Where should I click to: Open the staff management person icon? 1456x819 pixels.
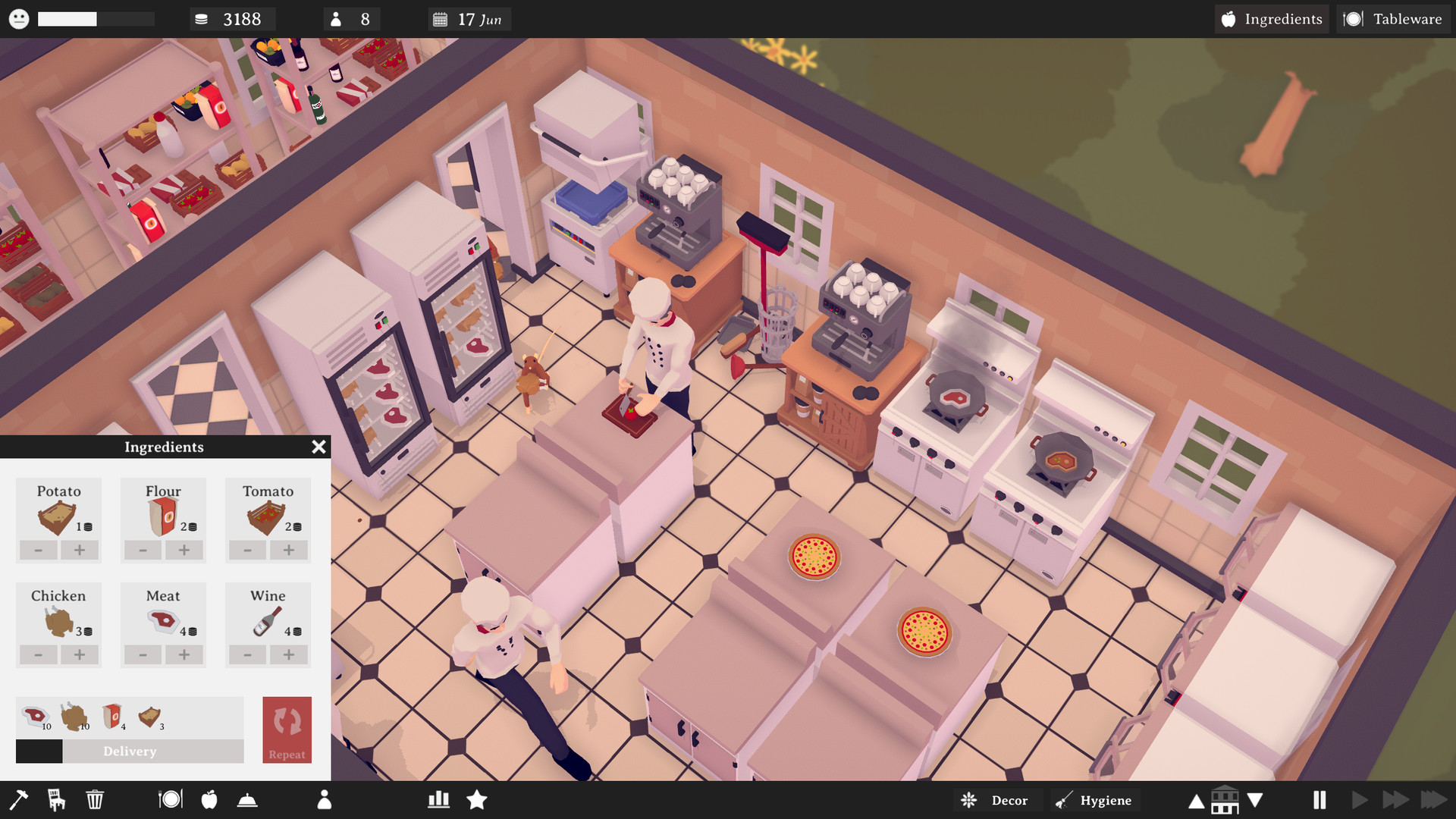tap(325, 799)
